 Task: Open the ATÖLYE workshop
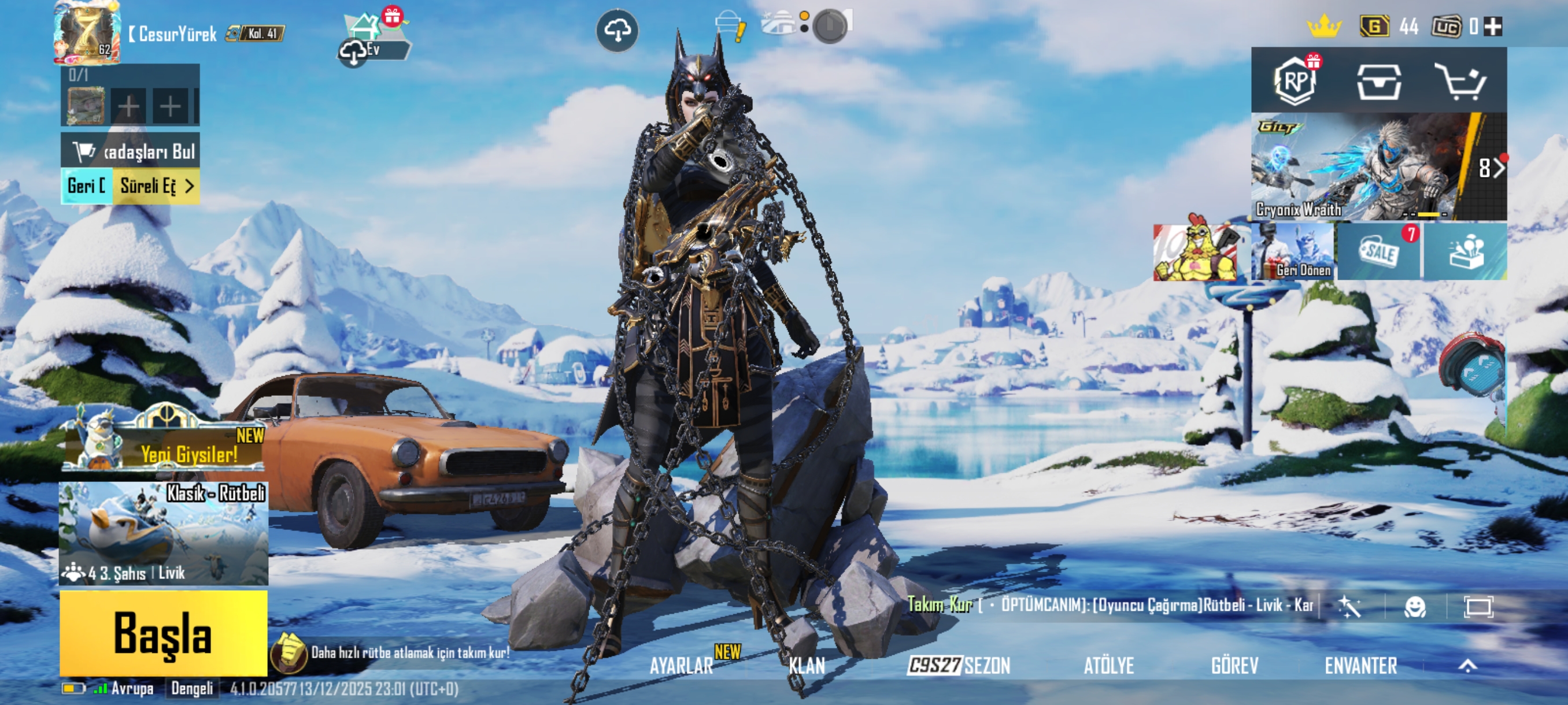(1108, 666)
